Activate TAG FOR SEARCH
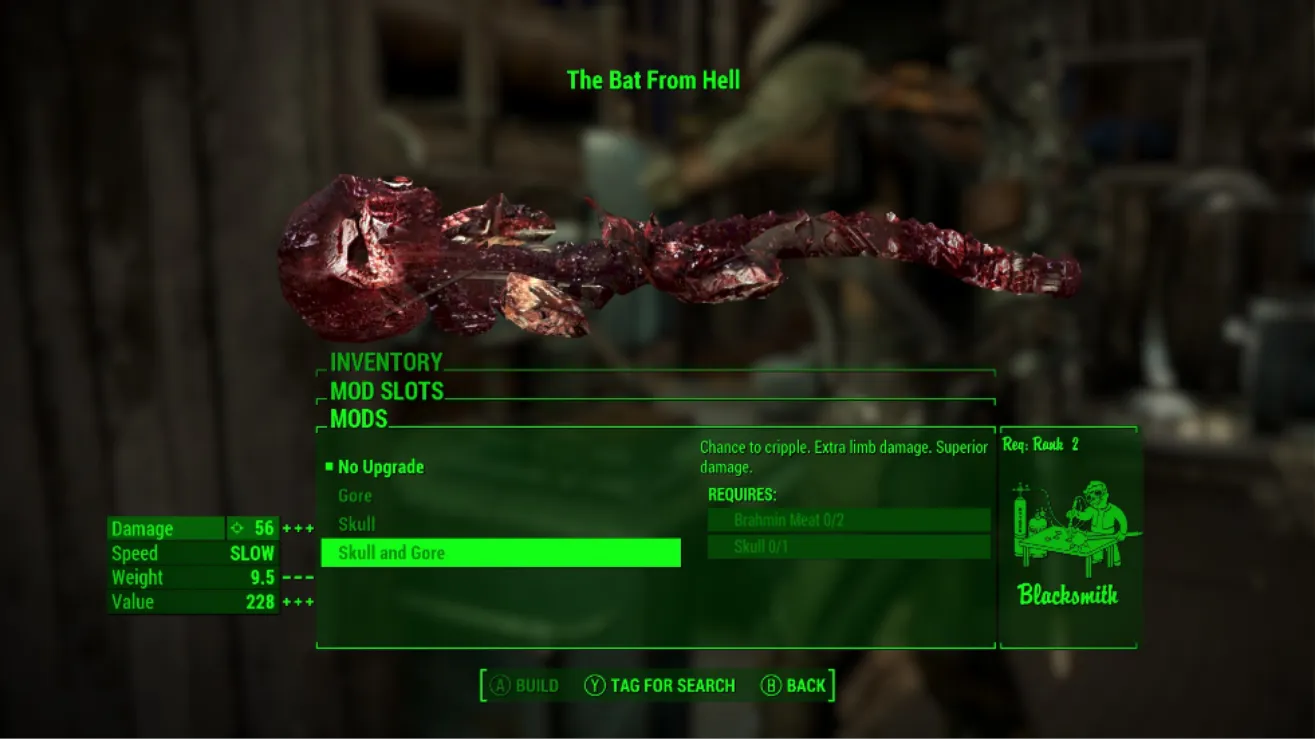This screenshot has width=1315, height=740. pyautogui.click(x=660, y=686)
